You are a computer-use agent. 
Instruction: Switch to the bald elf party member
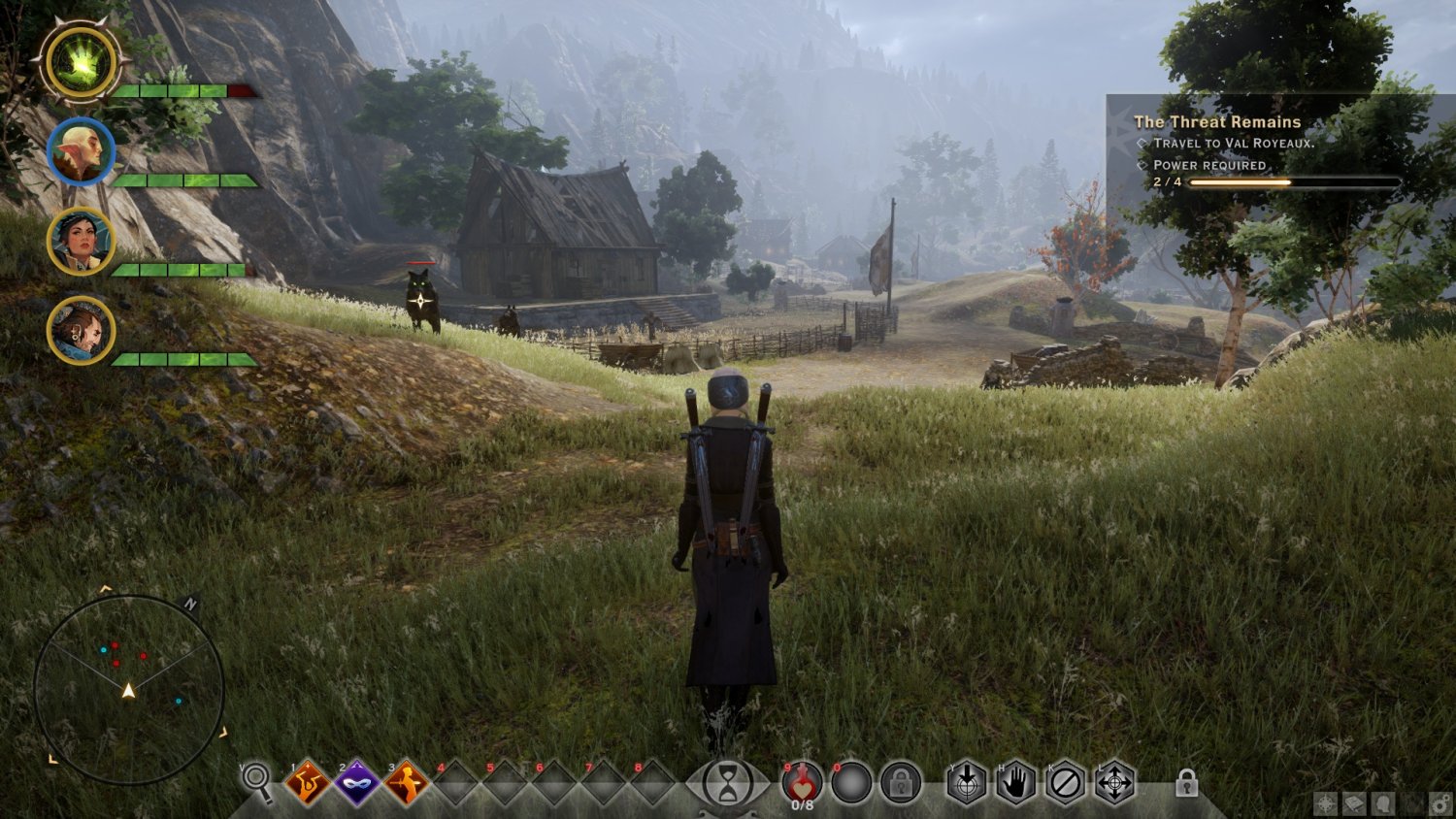pyautogui.click(x=81, y=151)
